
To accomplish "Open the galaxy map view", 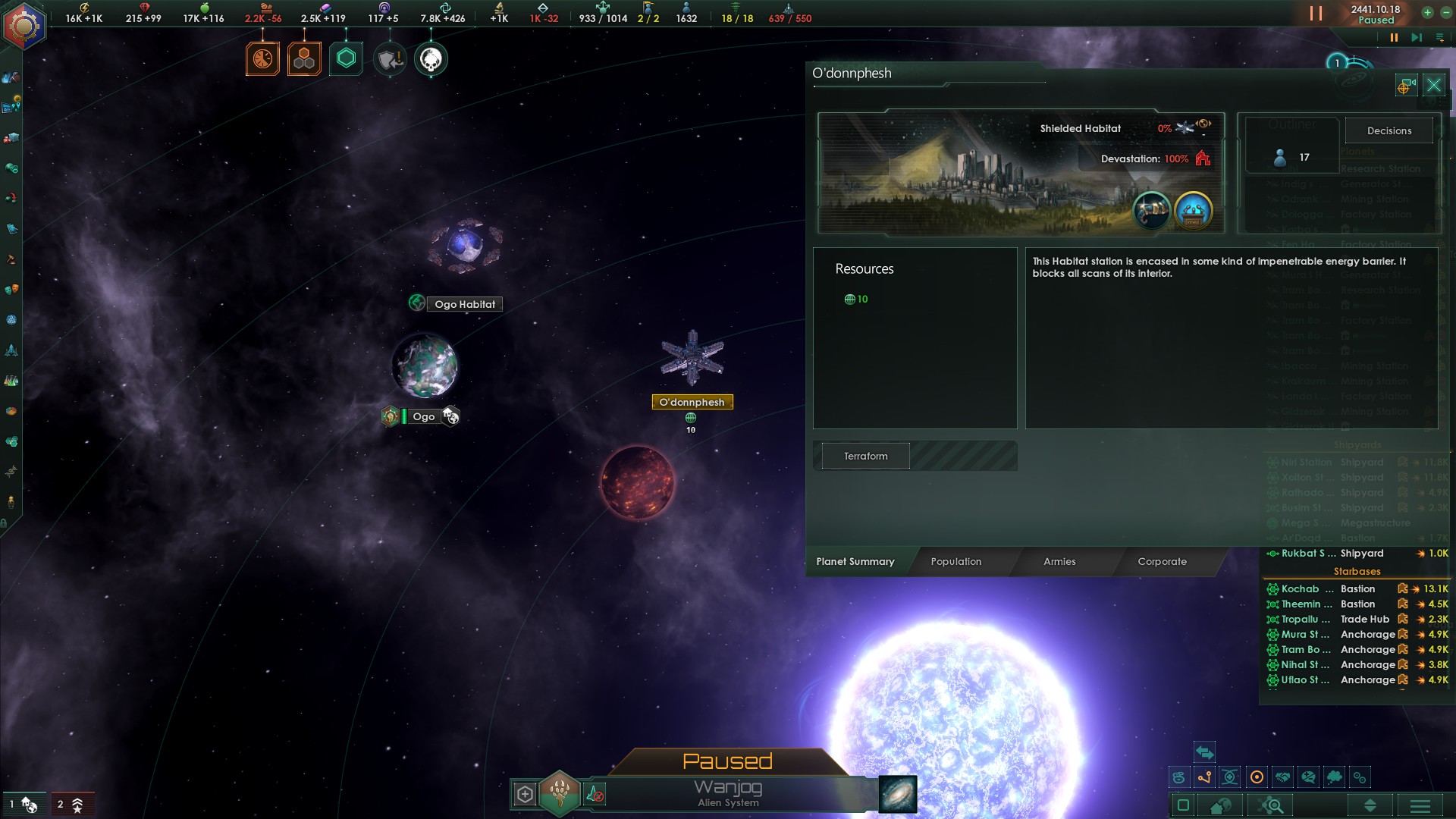I will (x=898, y=794).
